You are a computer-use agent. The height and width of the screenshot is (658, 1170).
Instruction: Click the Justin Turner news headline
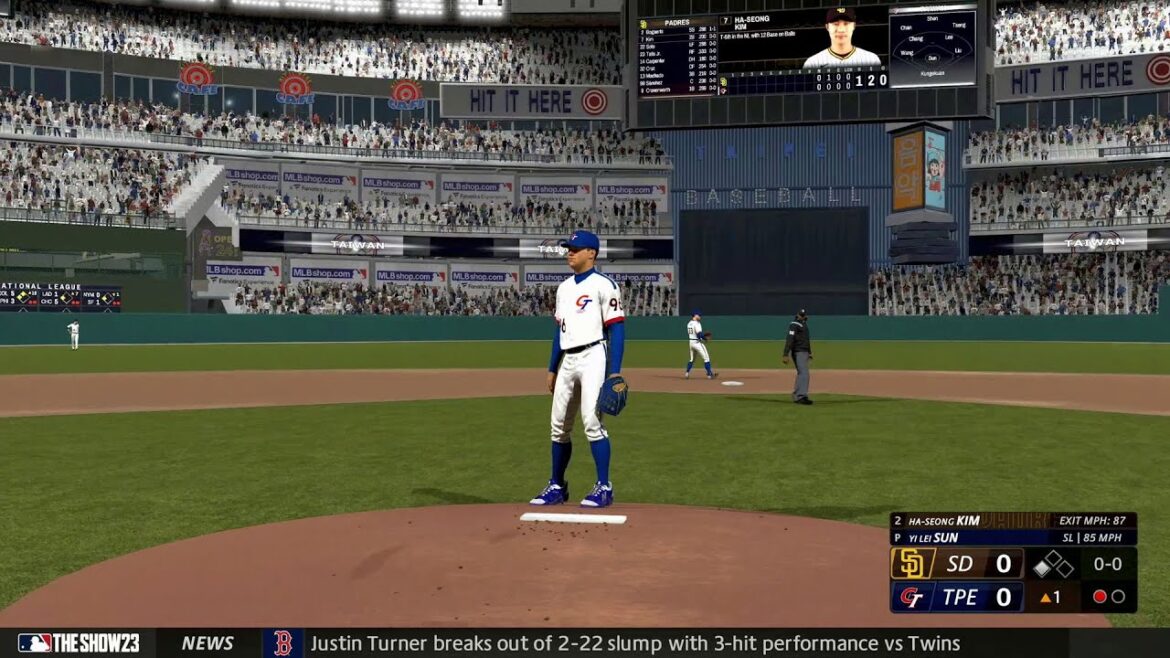click(635, 643)
